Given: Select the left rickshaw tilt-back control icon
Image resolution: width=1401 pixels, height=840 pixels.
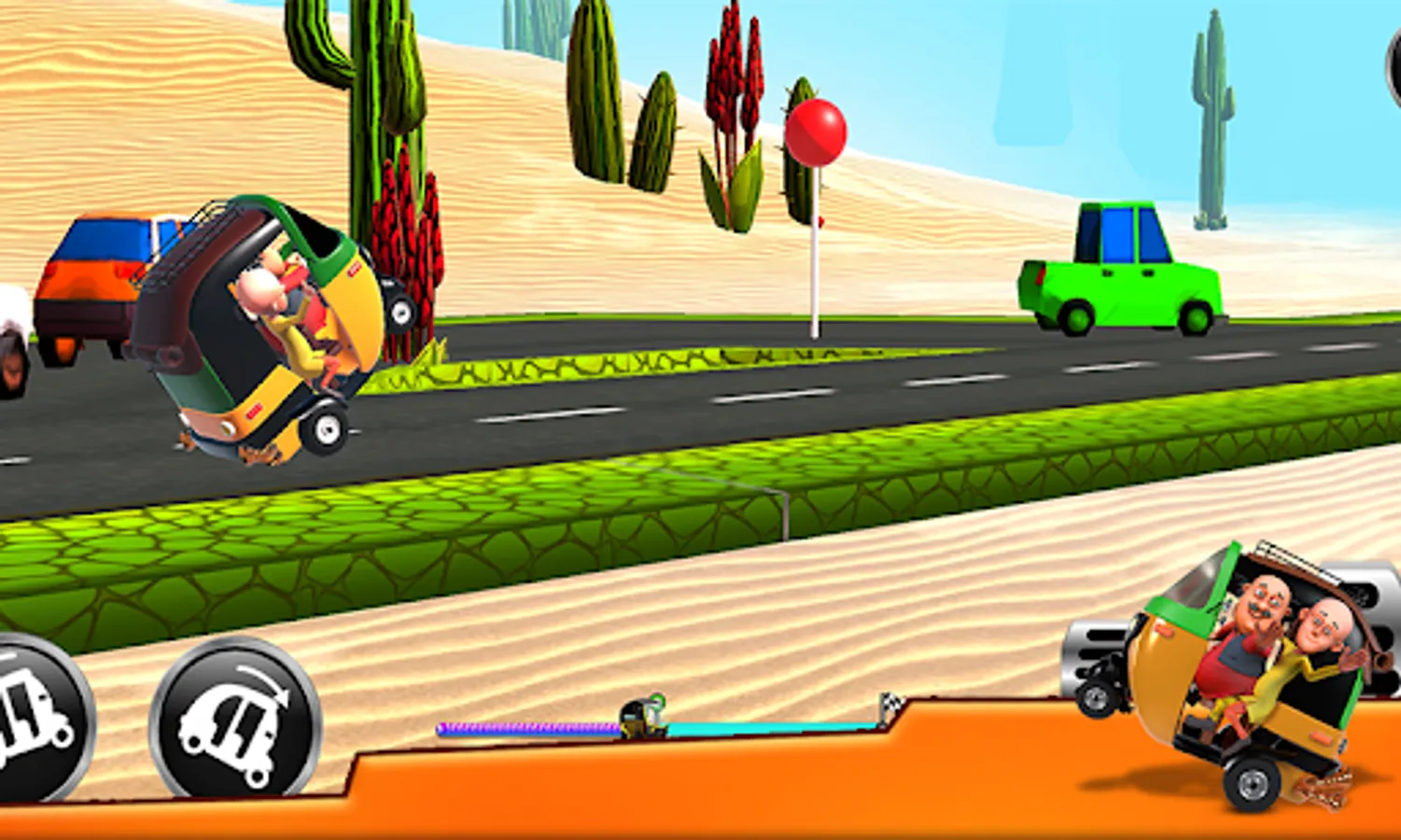Looking at the screenshot, I should click(x=33, y=723).
